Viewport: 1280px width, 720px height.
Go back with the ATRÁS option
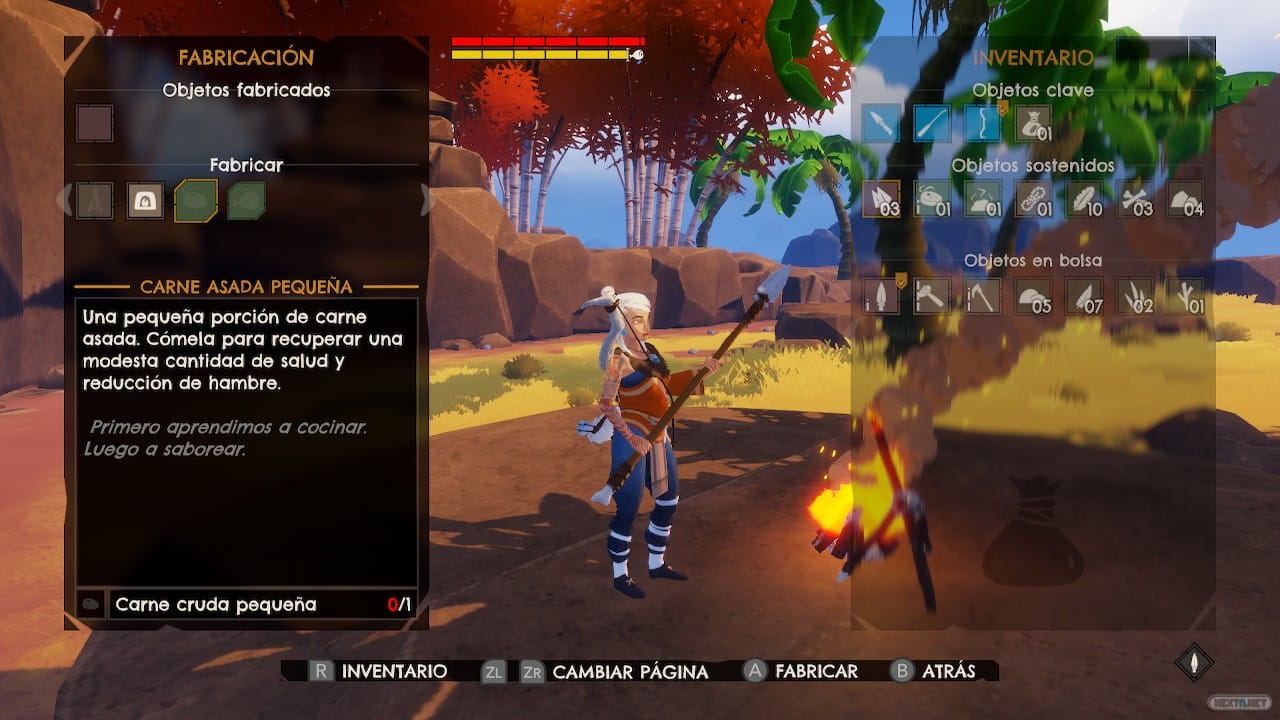coord(949,671)
